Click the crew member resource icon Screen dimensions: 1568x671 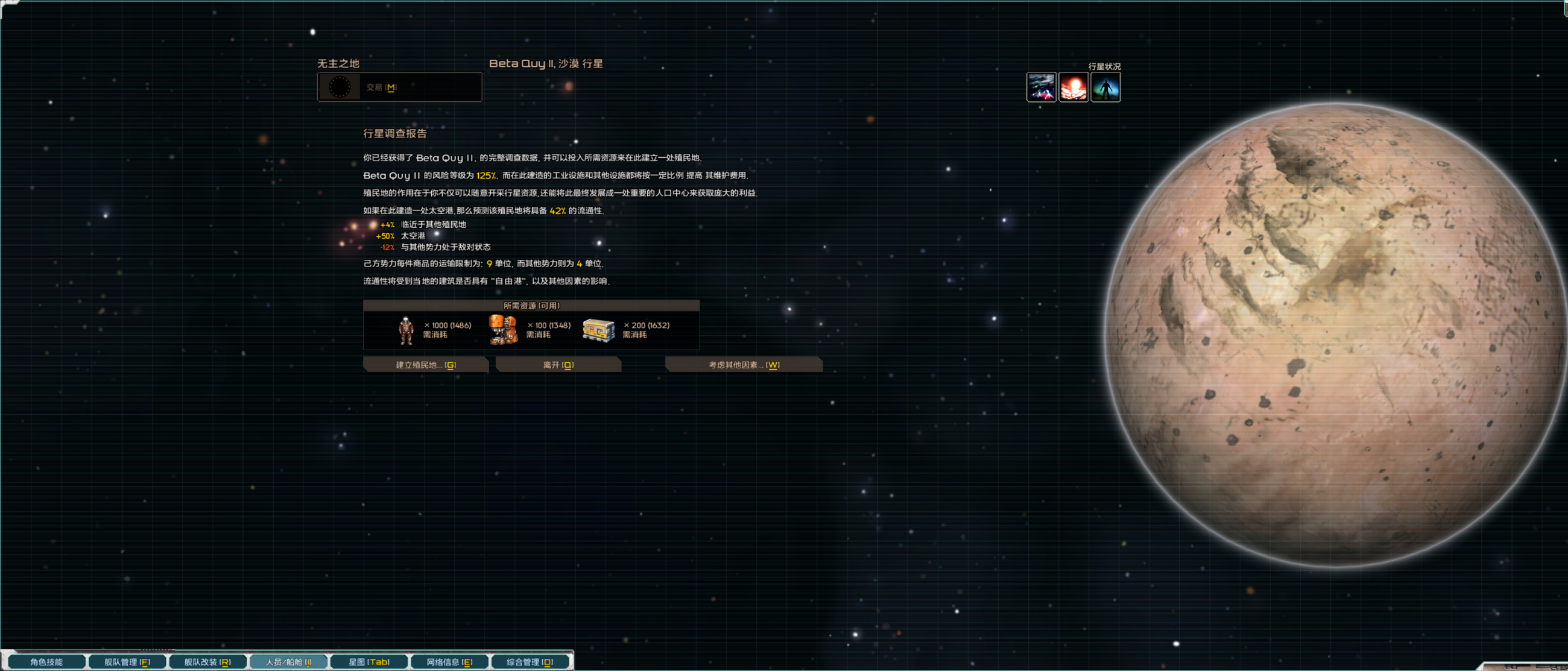pyautogui.click(x=406, y=330)
